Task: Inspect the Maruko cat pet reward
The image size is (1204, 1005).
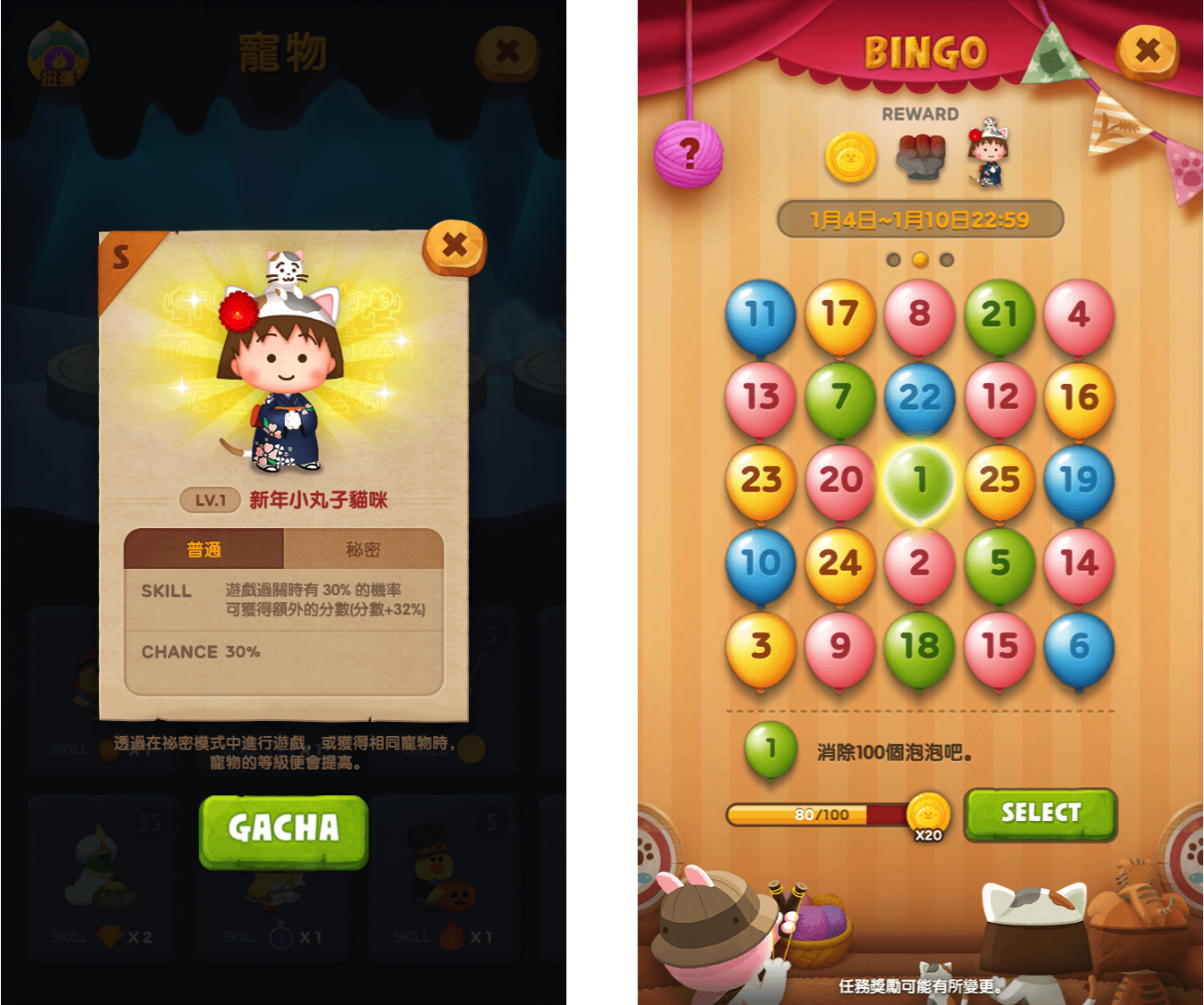Action: (989, 154)
